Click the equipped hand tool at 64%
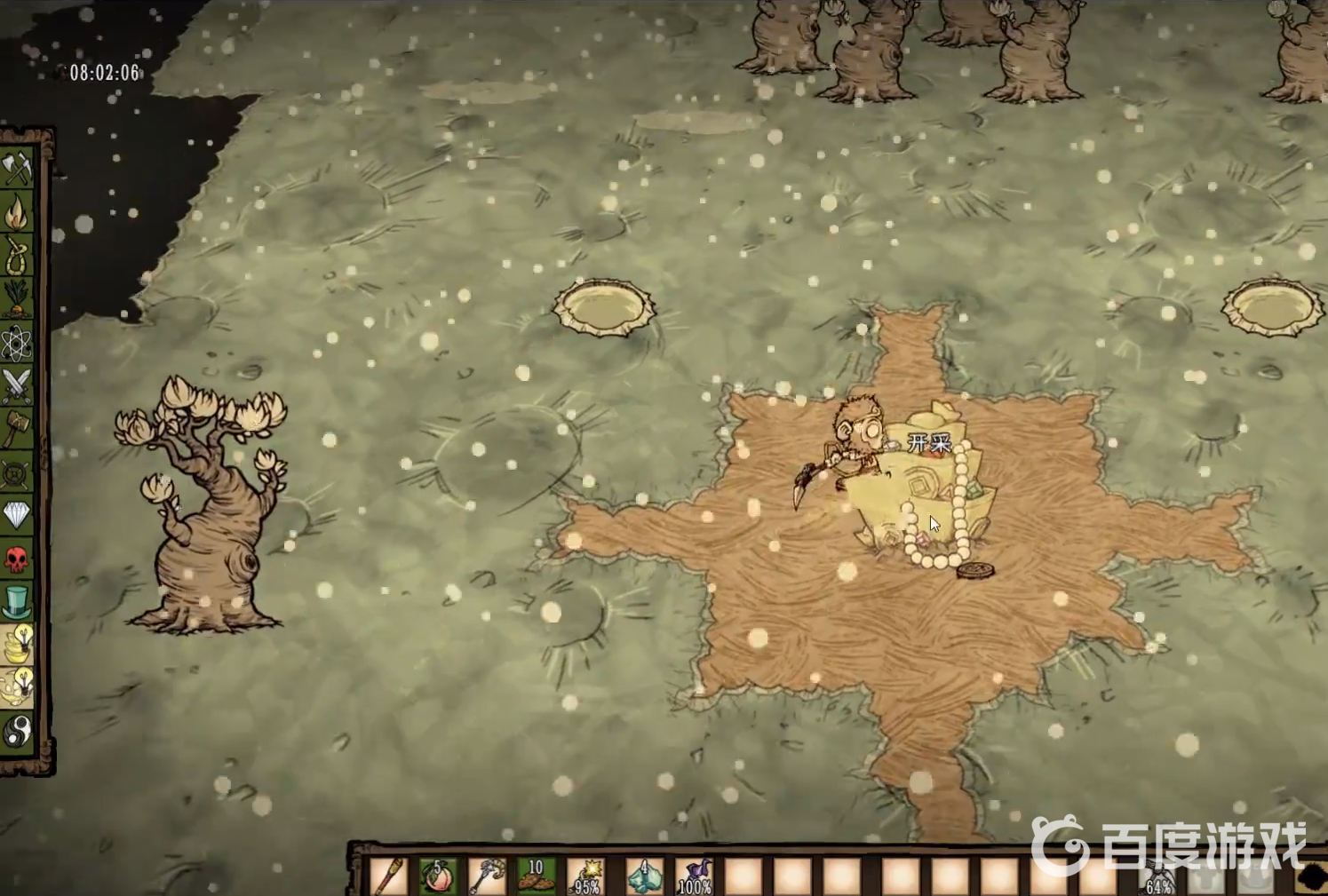This screenshot has height=896, width=1328. click(x=1157, y=878)
